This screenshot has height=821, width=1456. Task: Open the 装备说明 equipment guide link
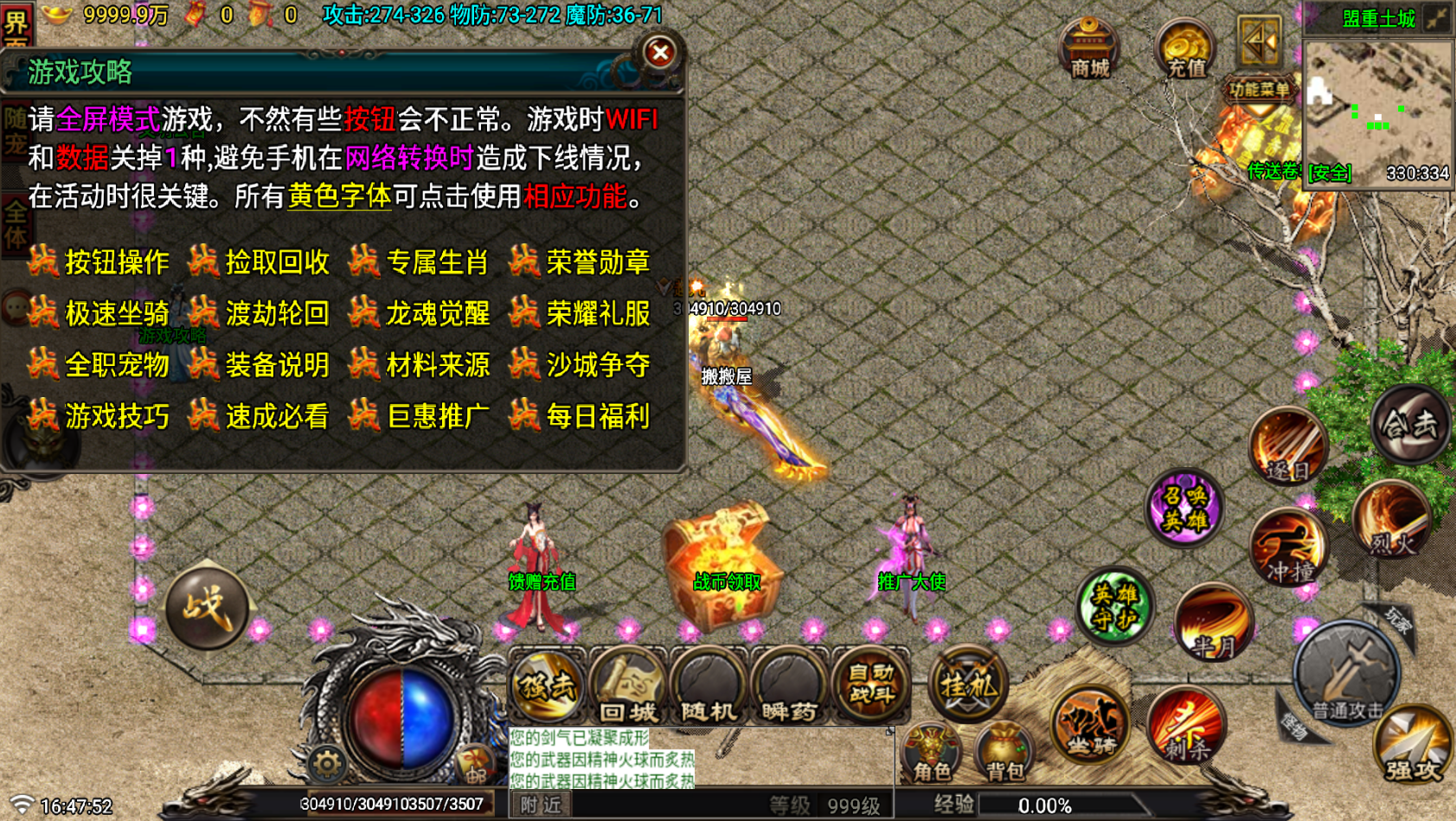click(x=279, y=366)
